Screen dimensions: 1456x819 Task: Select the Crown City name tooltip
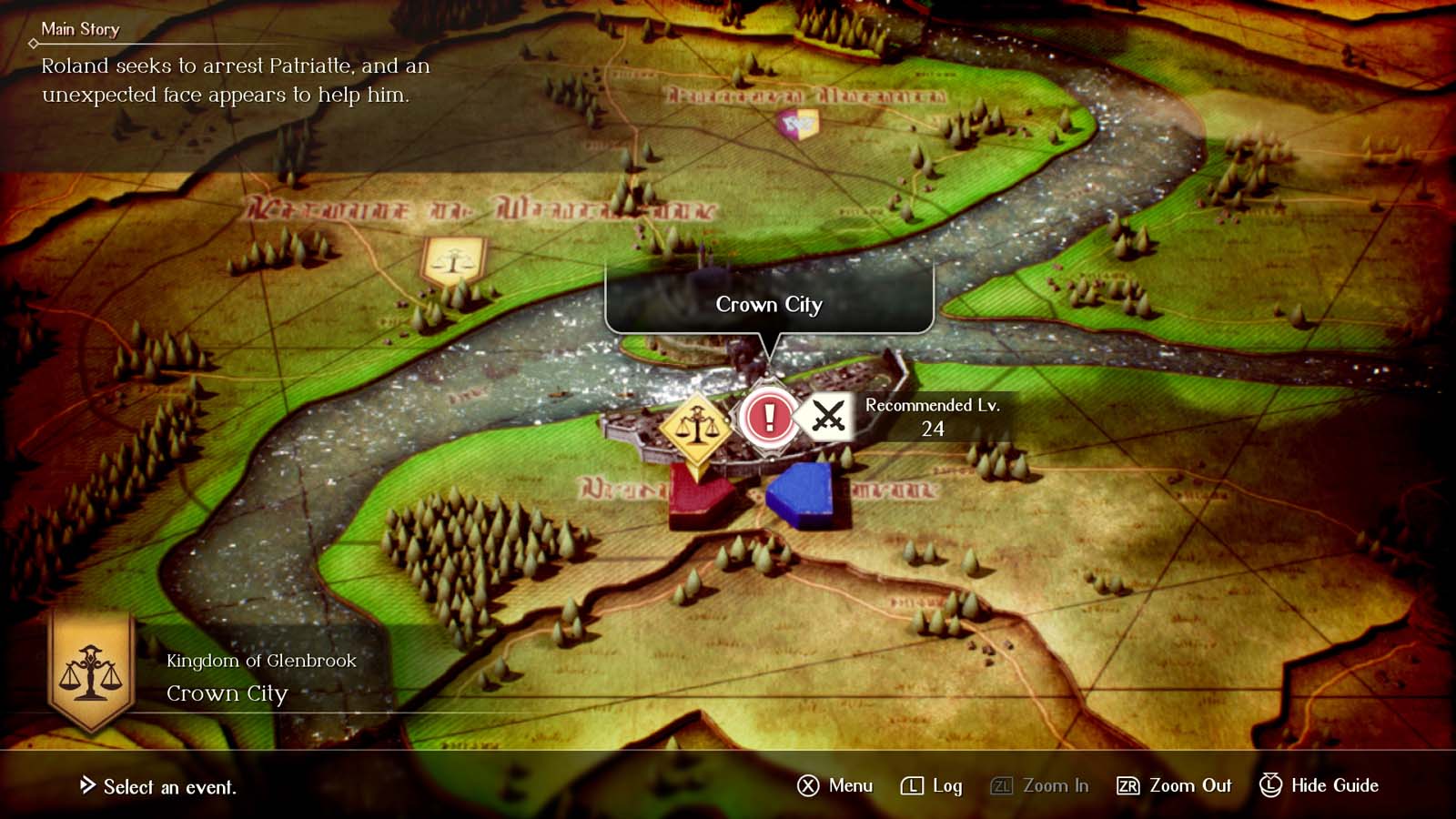(769, 305)
